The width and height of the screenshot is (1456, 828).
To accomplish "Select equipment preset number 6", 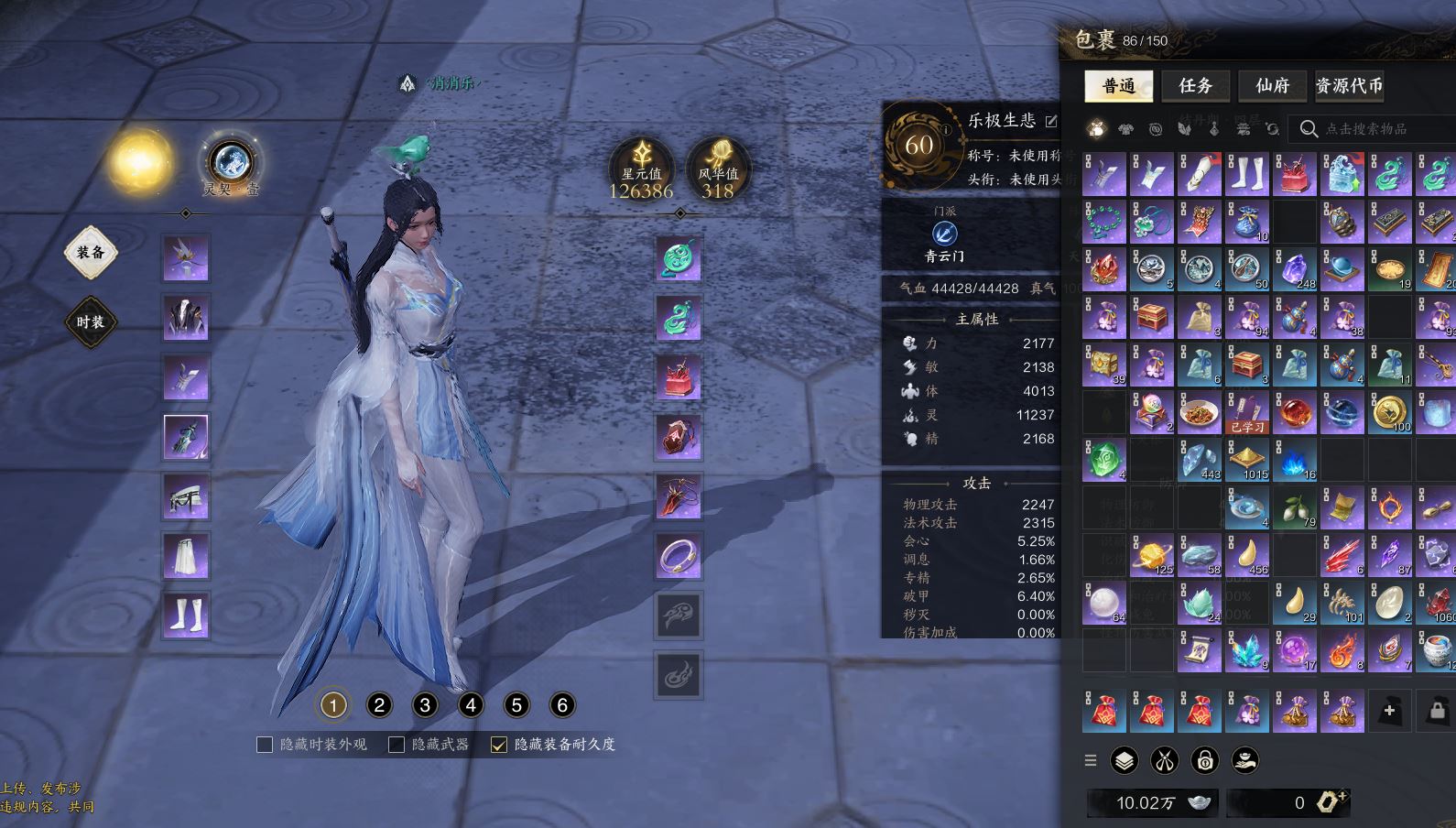I will click(562, 705).
